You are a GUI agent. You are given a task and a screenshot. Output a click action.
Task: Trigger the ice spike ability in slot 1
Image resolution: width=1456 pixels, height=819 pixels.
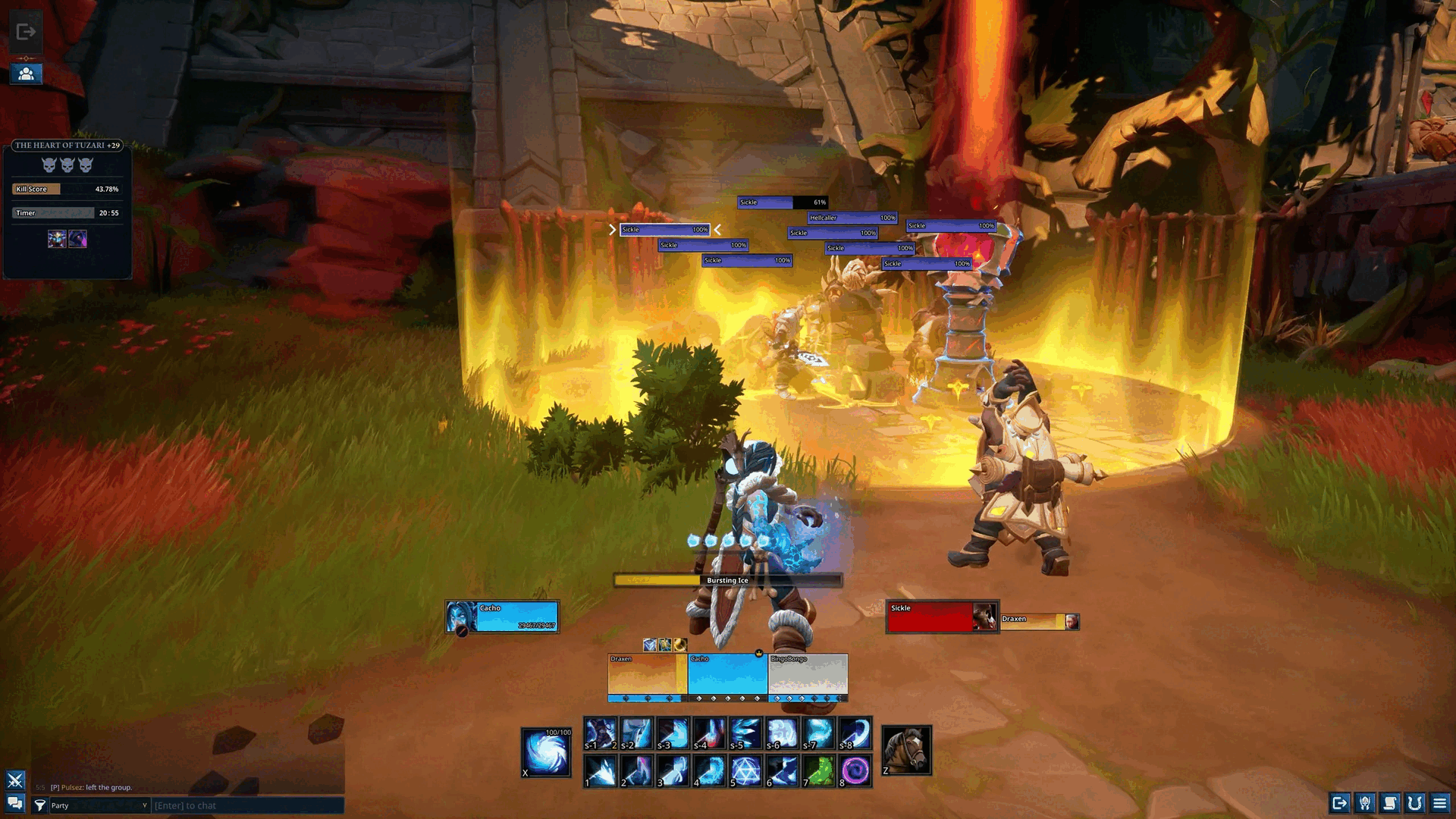[x=601, y=770]
